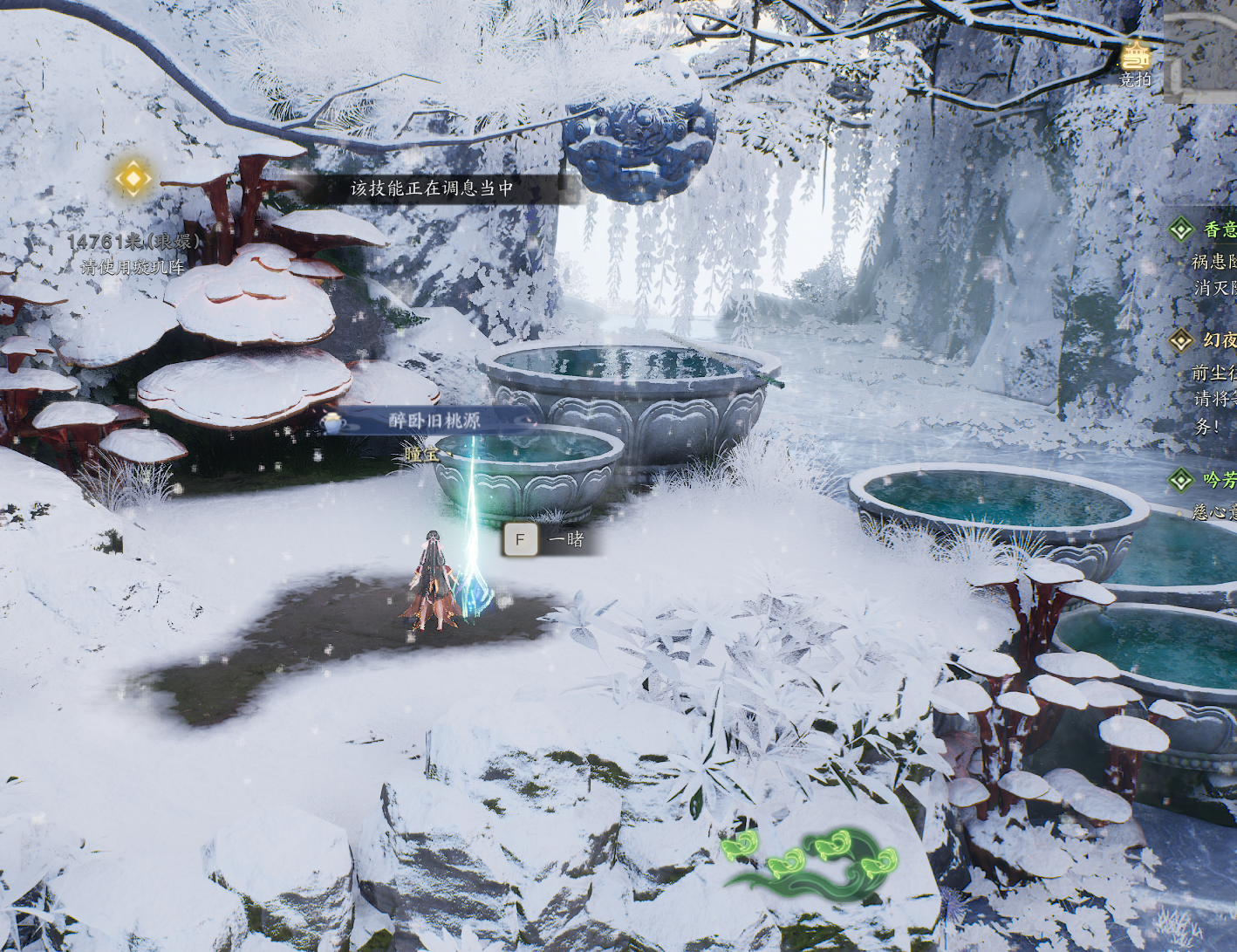The width and height of the screenshot is (1237, 952).
Task: Select the 幻夜 quest in the tracker
Action: point(1219,340)
